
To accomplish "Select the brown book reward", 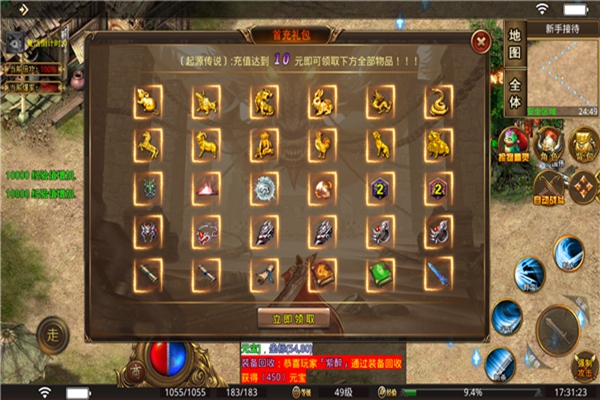I will (321, 272).
